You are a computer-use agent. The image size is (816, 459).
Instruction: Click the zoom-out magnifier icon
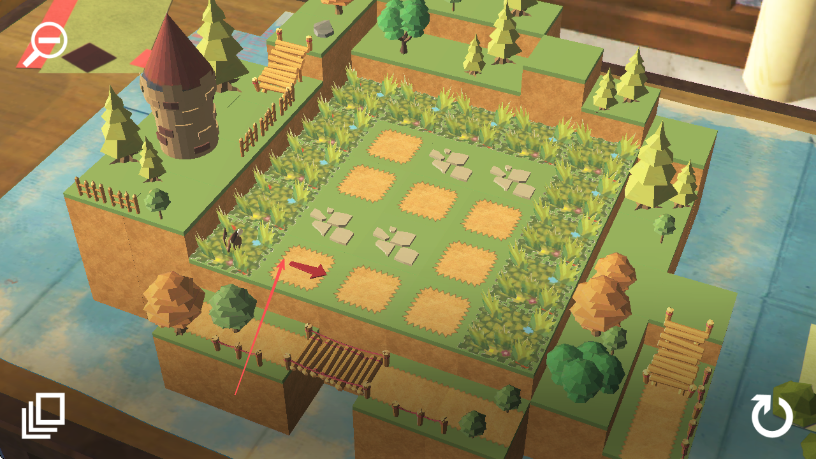(x=45, y=43)
